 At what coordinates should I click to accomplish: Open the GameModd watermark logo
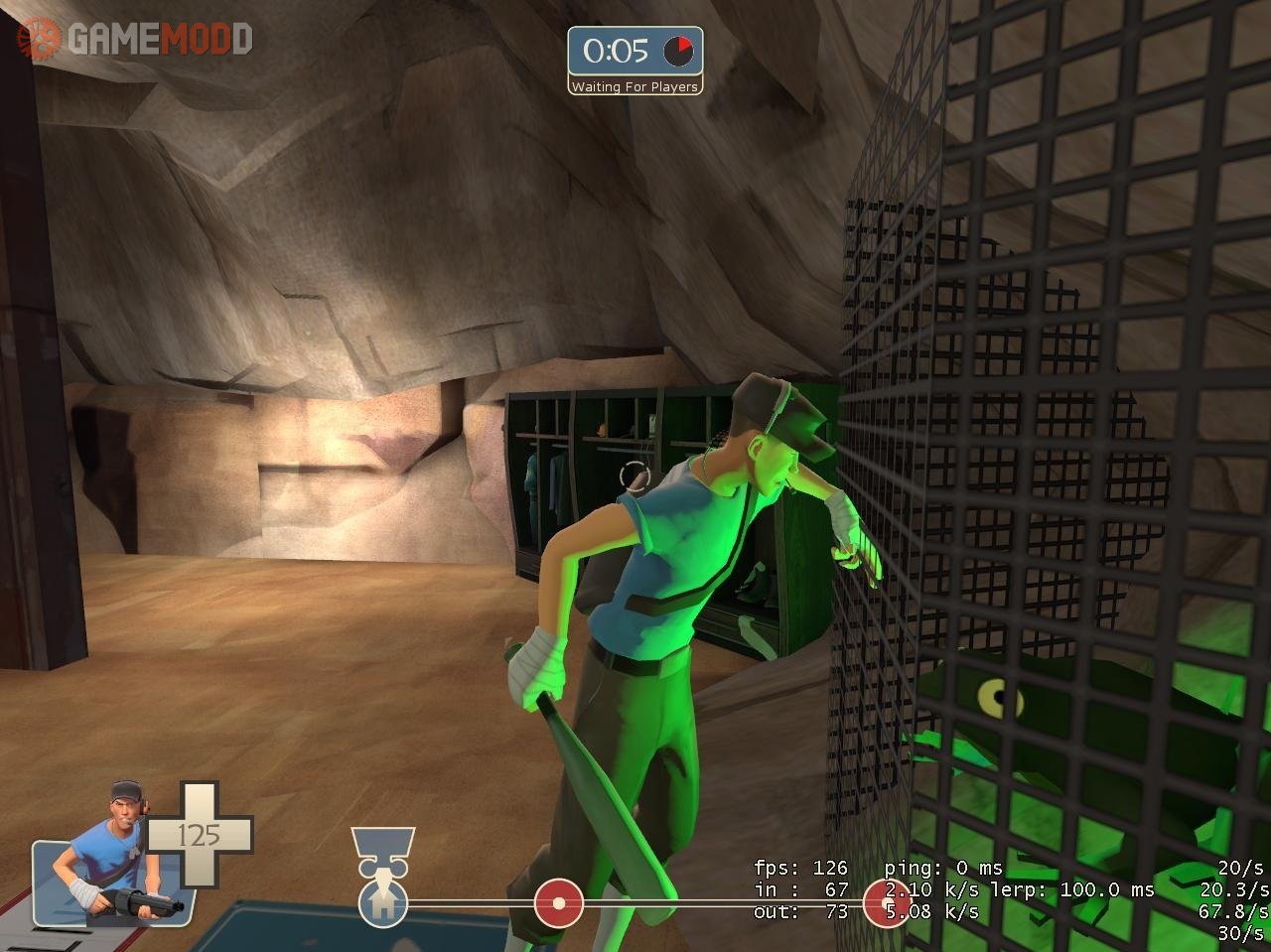(x=135, y=39)
